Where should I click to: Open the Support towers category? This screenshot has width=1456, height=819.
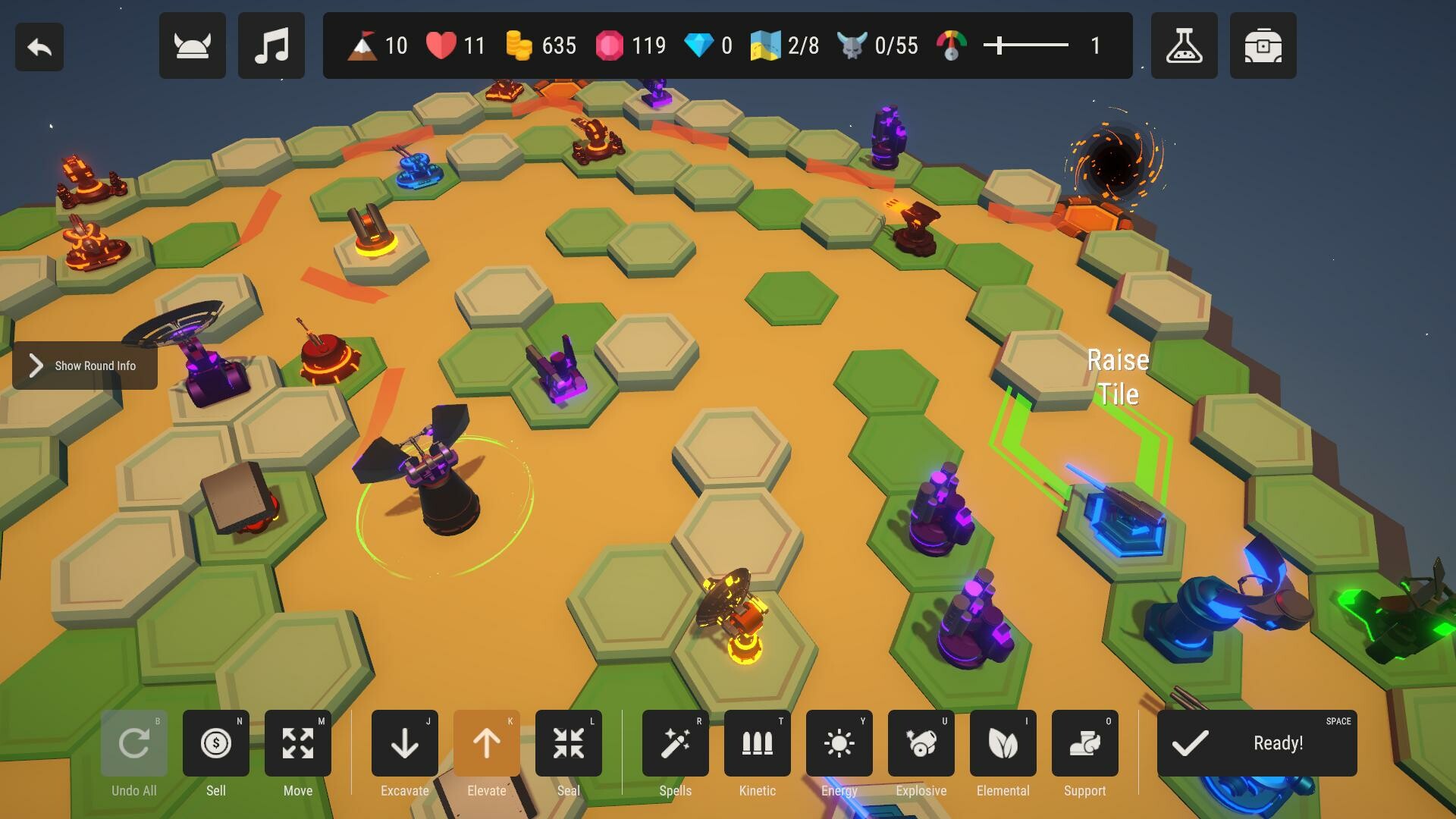[1084, 743]
